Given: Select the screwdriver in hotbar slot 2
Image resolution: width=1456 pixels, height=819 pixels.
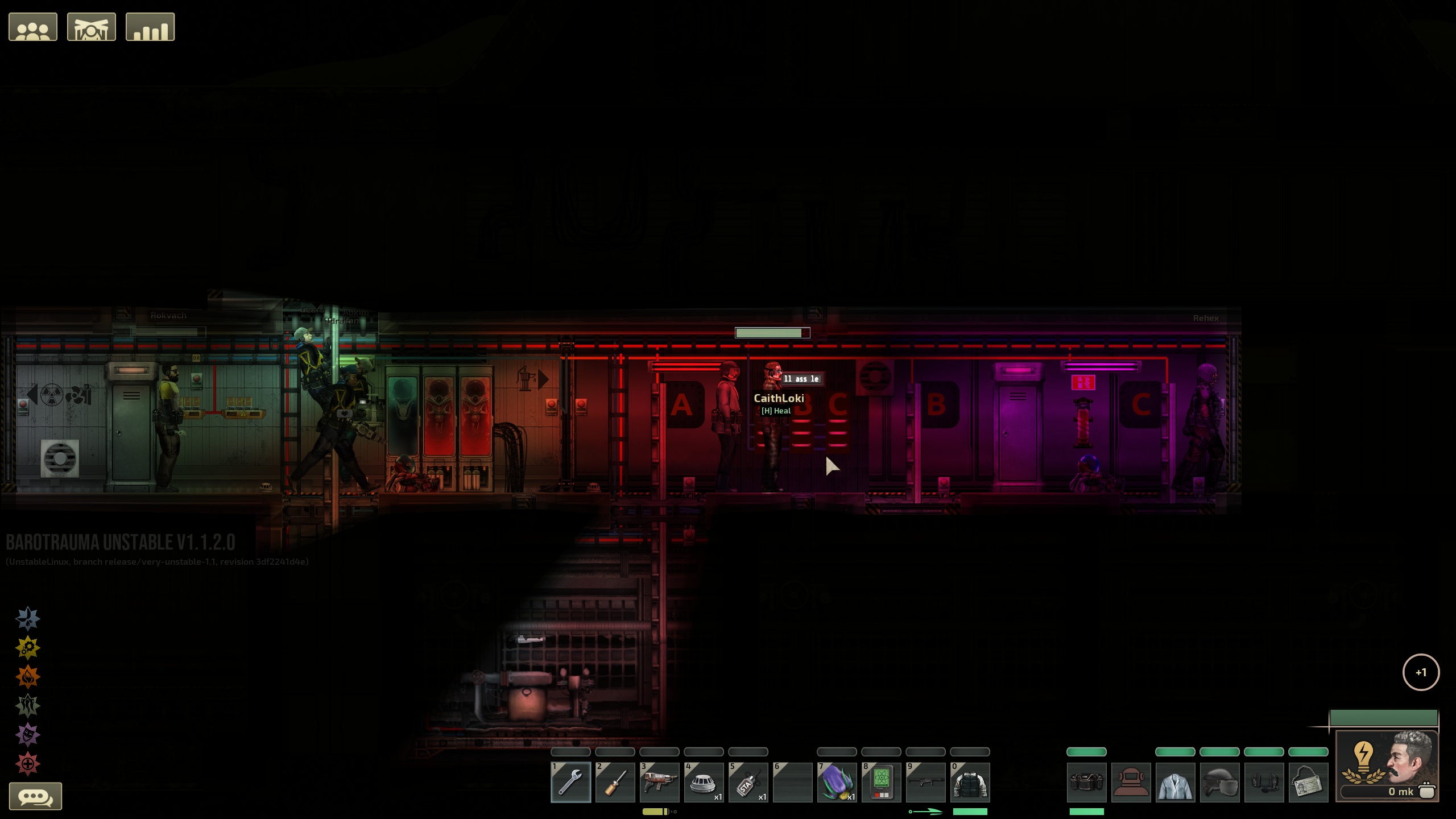Looking at the screenshot, I should (615, 782).
